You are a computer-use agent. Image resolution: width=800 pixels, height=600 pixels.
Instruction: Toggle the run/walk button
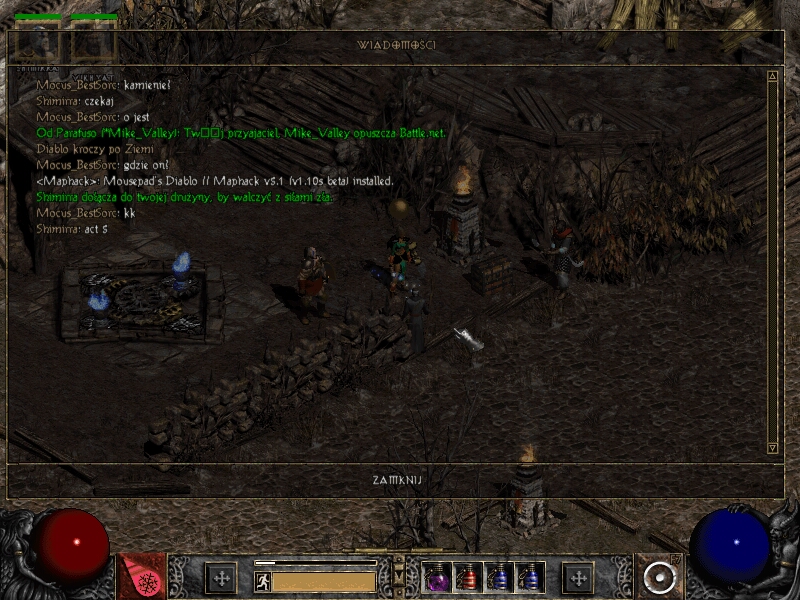(262, 579)
